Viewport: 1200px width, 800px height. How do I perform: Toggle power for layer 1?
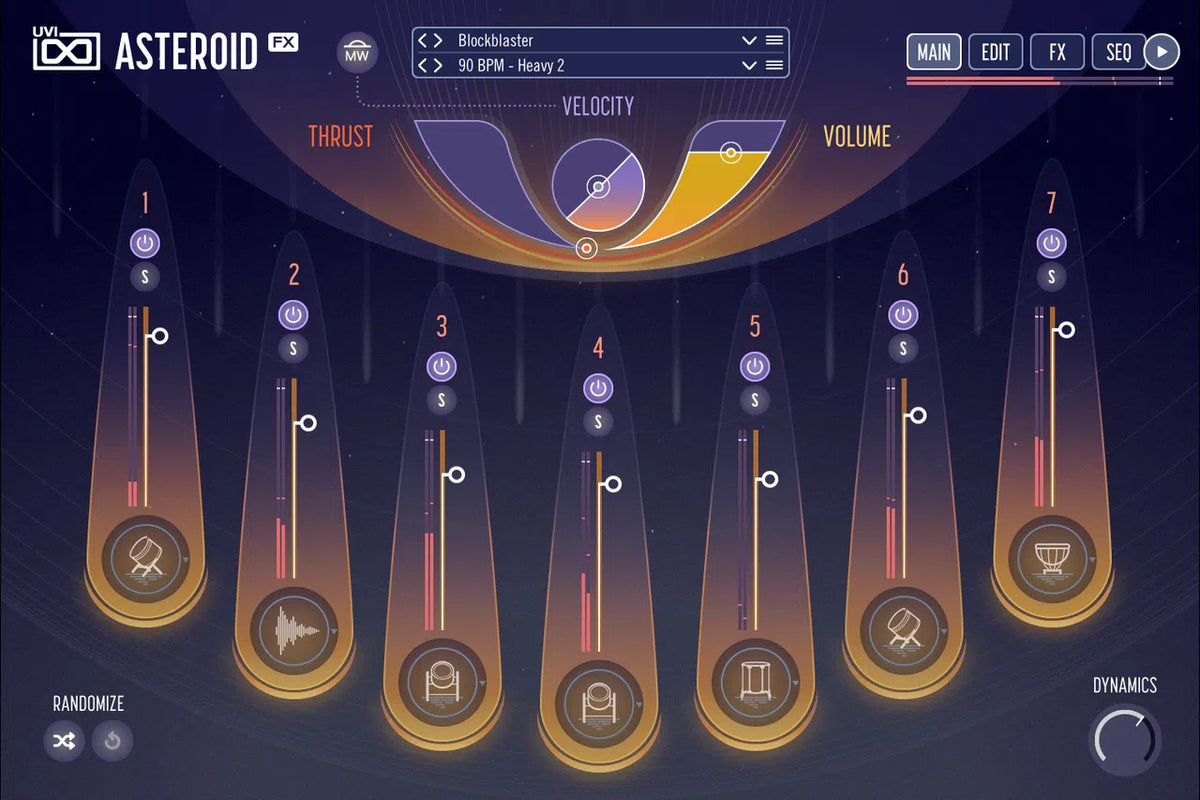click(x=145, y=243)
